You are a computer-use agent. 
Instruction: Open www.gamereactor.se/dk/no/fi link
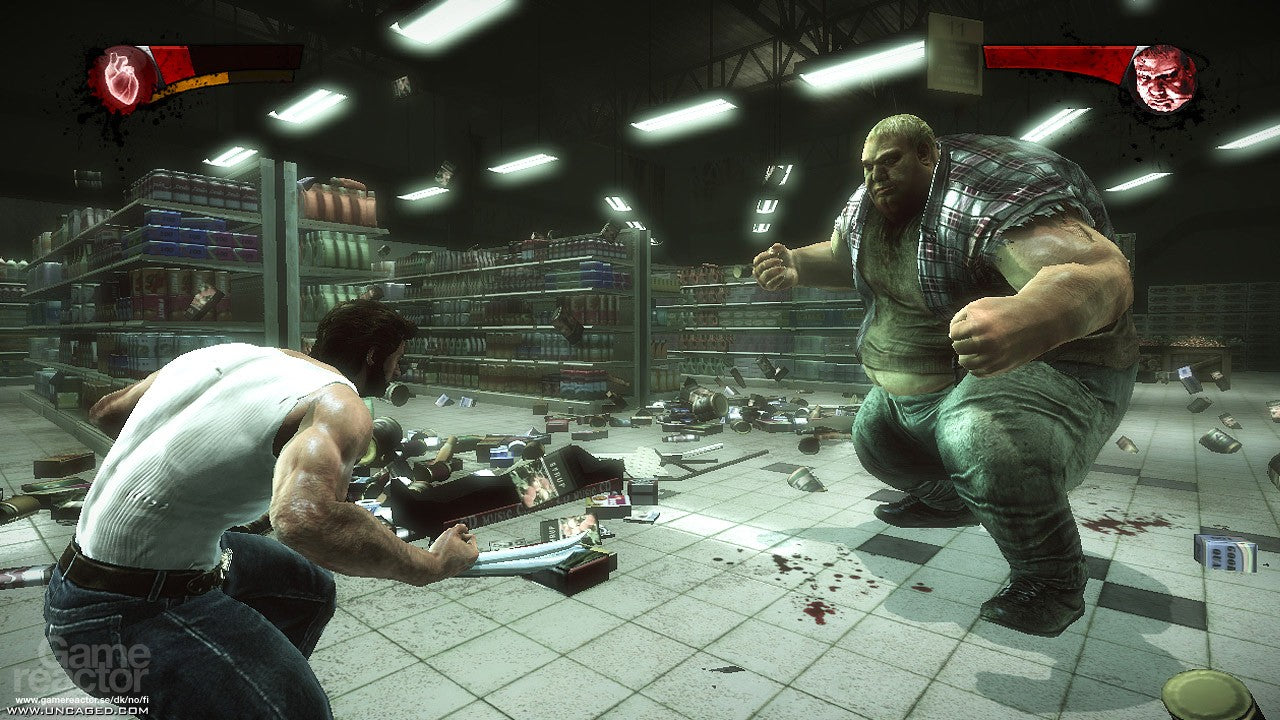click(x=82, y=699)
